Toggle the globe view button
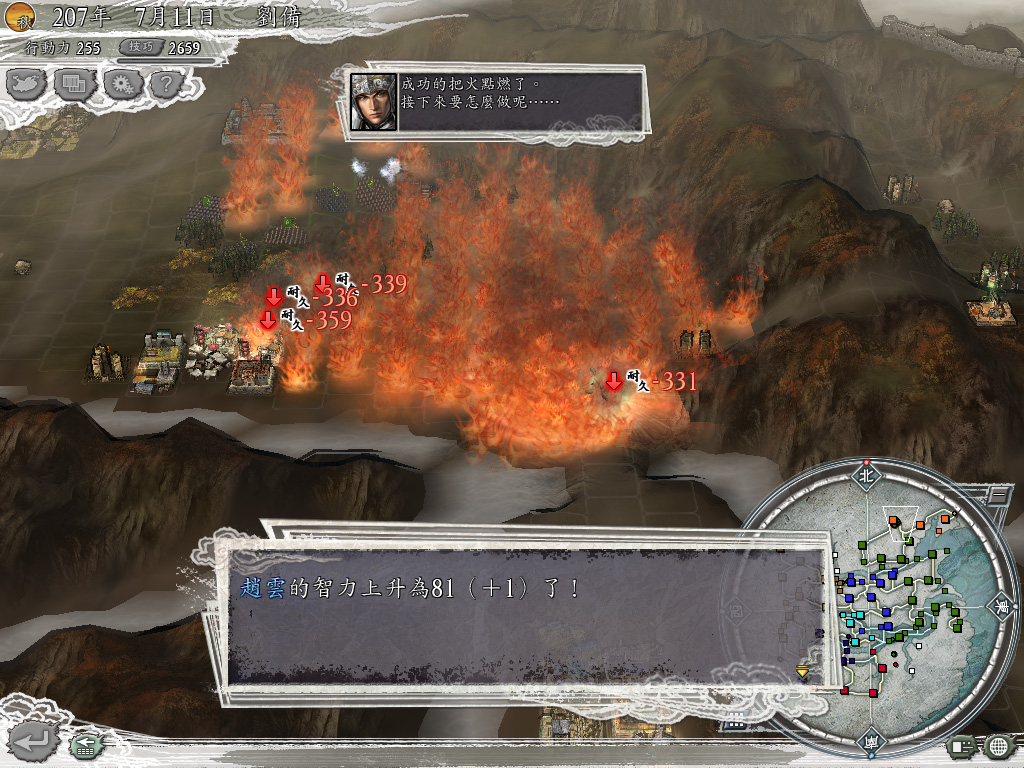Image resolution: width=1024 pixels, height=768 pixels. (x=998, y=746)
